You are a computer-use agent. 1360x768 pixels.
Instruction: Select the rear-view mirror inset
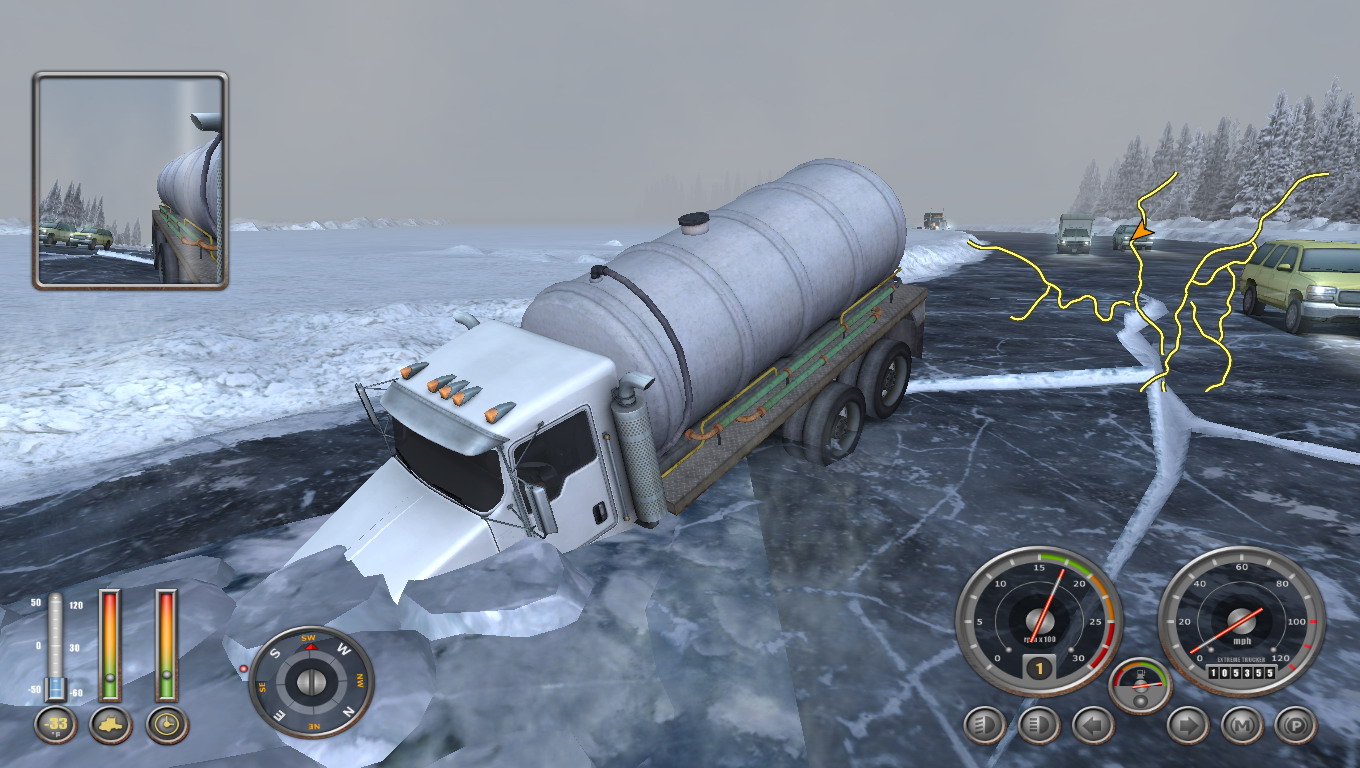tap(131, 181)
